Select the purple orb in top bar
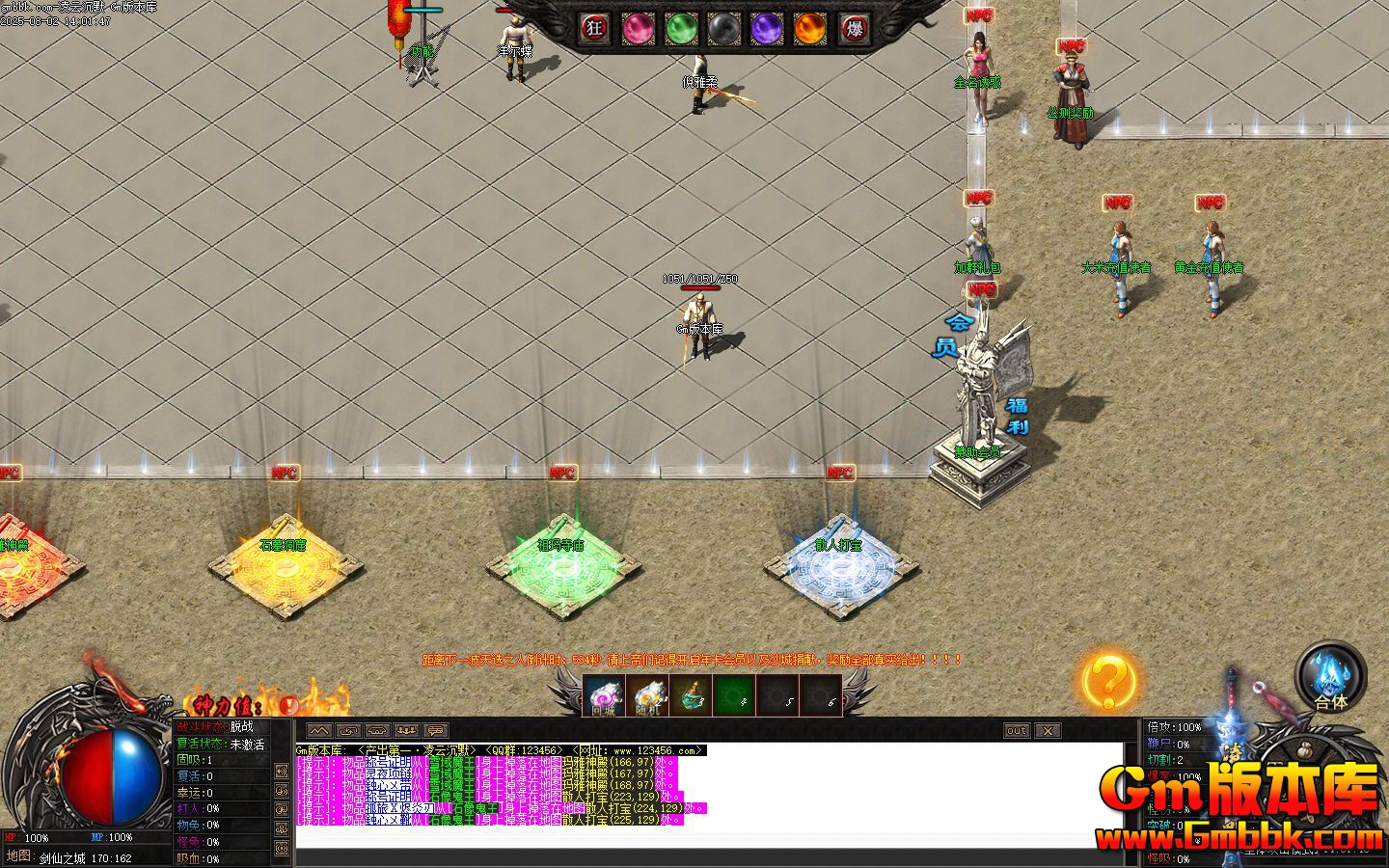Image resolution: width=1389 pixels, height=868 pixels. click(x=767, y=29)
